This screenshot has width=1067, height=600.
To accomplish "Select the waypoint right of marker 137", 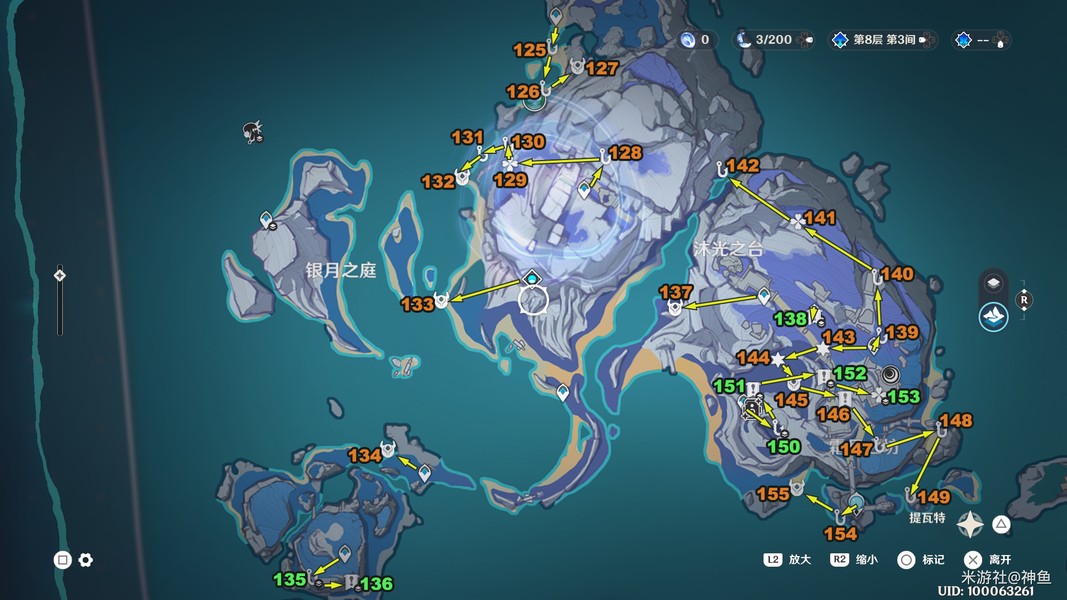I will coord(765,296).
